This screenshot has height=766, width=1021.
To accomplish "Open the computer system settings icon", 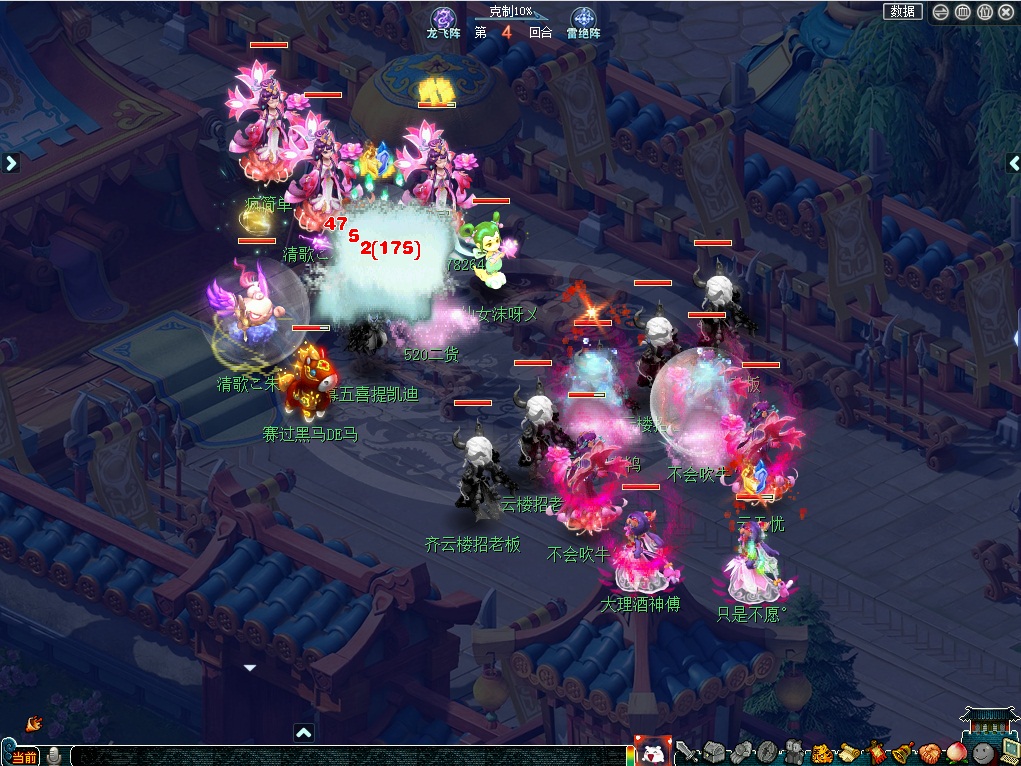I will pyautogui.click(x=1008, y=752).
